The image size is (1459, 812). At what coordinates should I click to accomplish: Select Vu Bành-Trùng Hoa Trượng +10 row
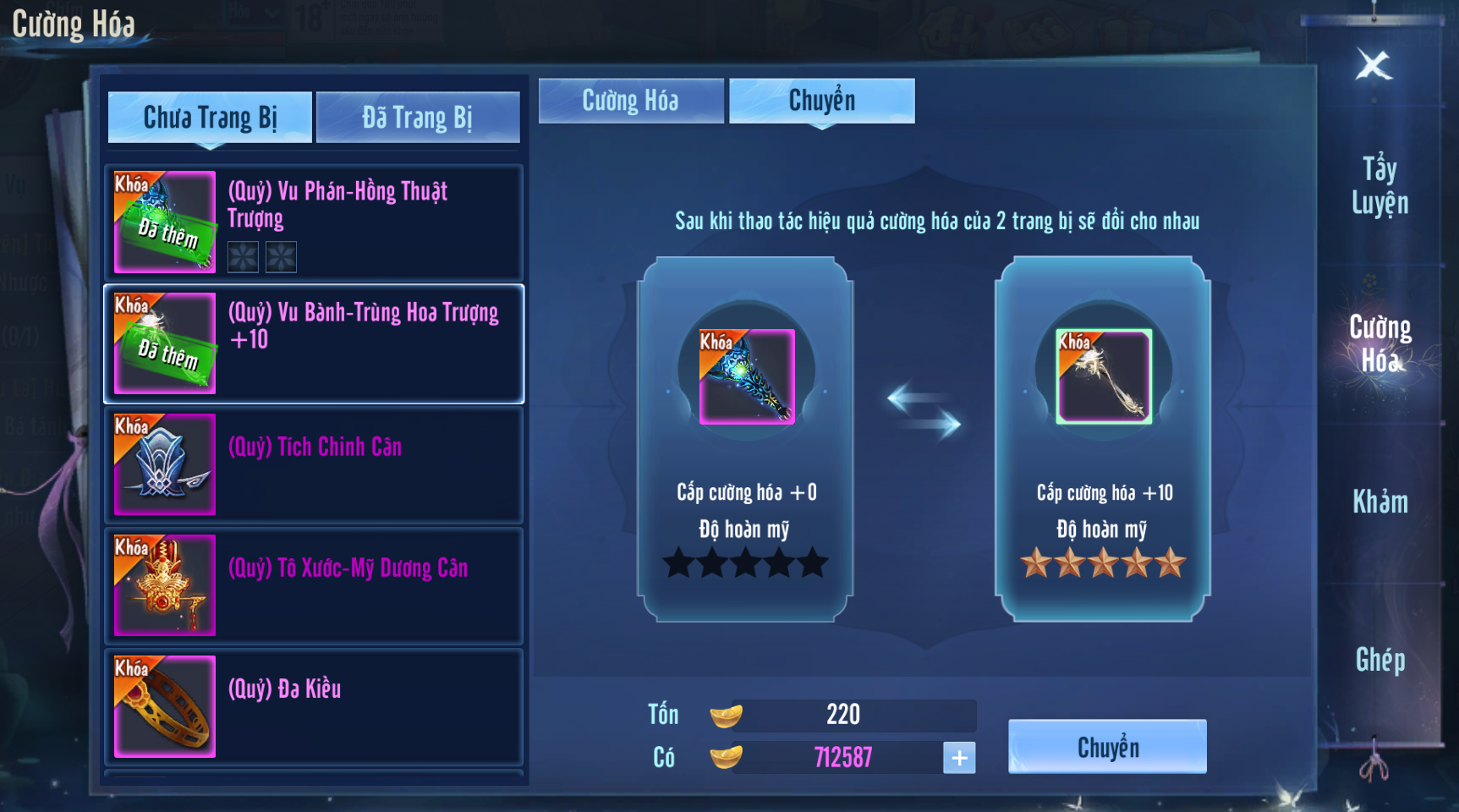(314, 343)
